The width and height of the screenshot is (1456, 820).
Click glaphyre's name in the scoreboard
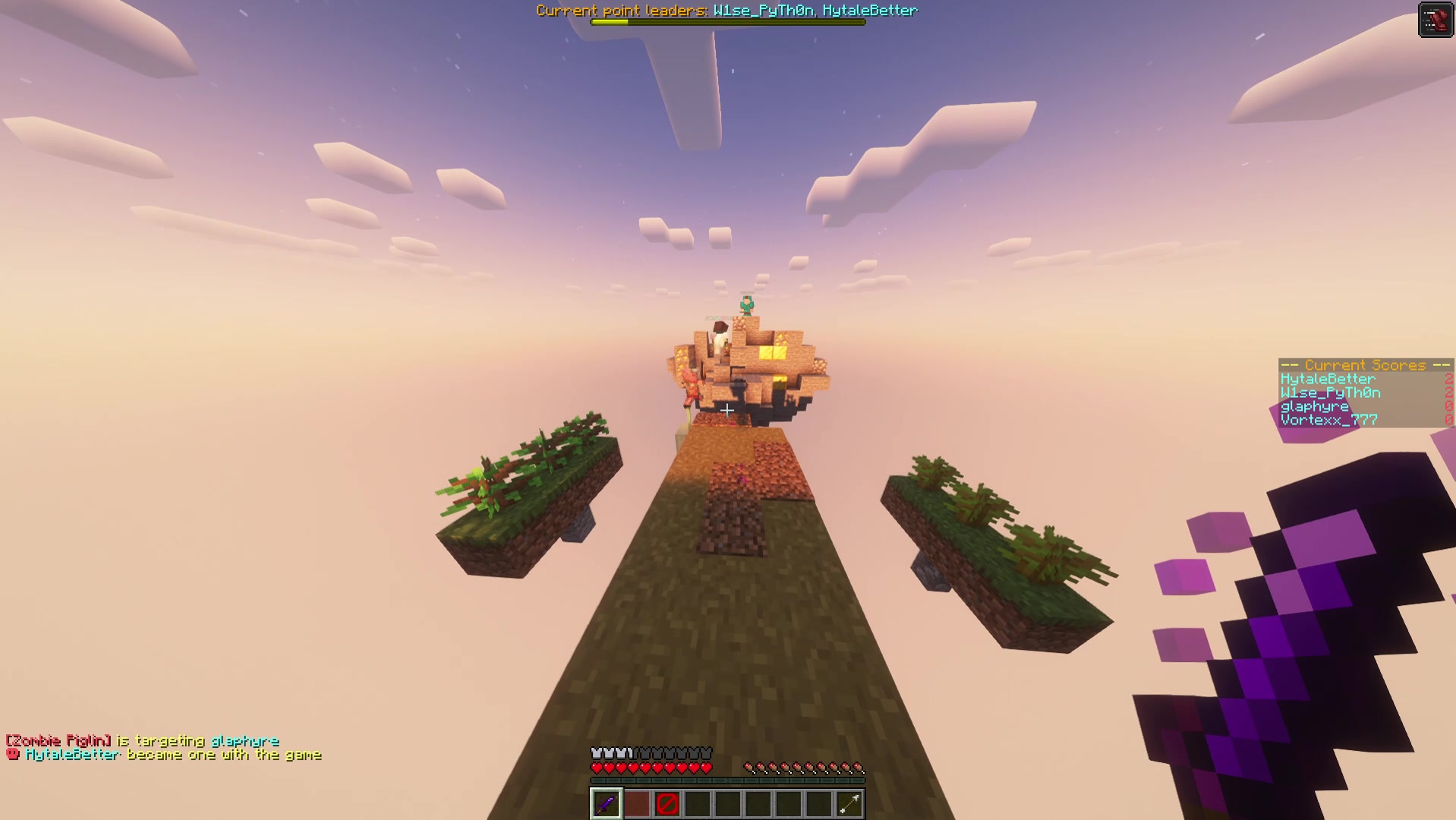click(1315, 406)
